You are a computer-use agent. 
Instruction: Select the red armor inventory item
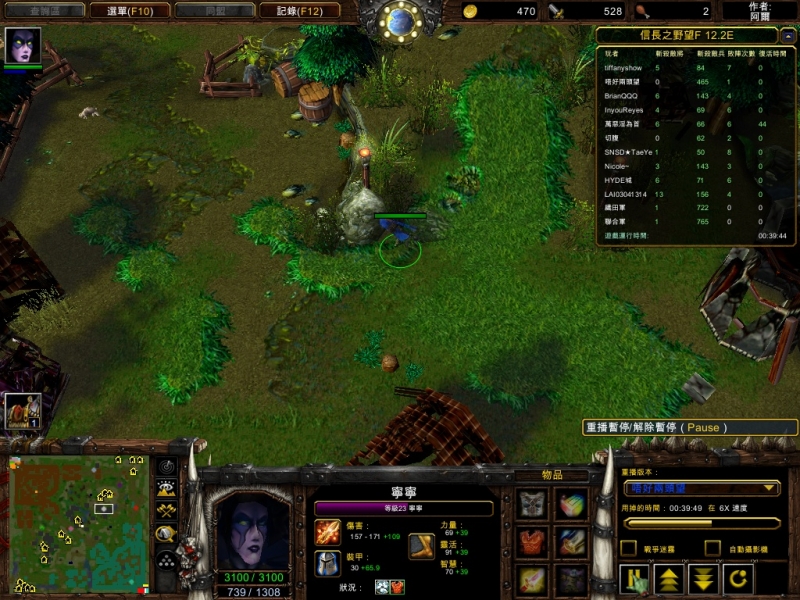(532, 543)
